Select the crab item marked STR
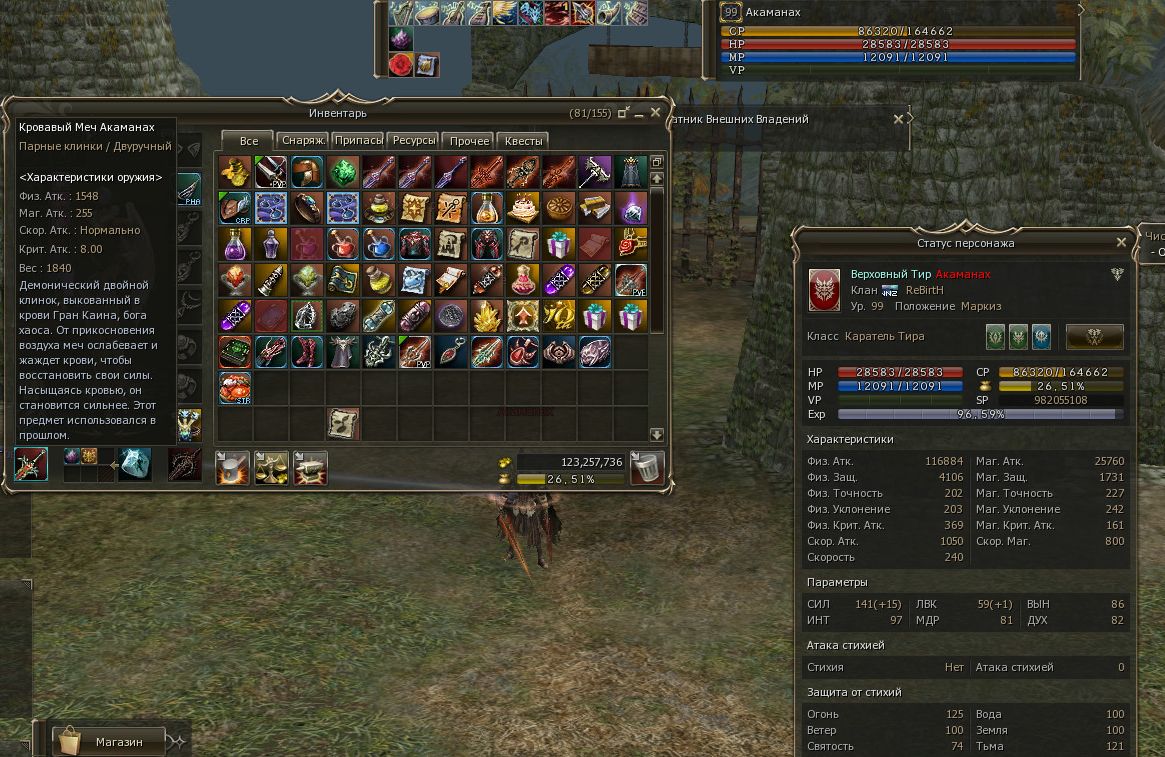Screen dimensions: 1165x757 [235, 388]
